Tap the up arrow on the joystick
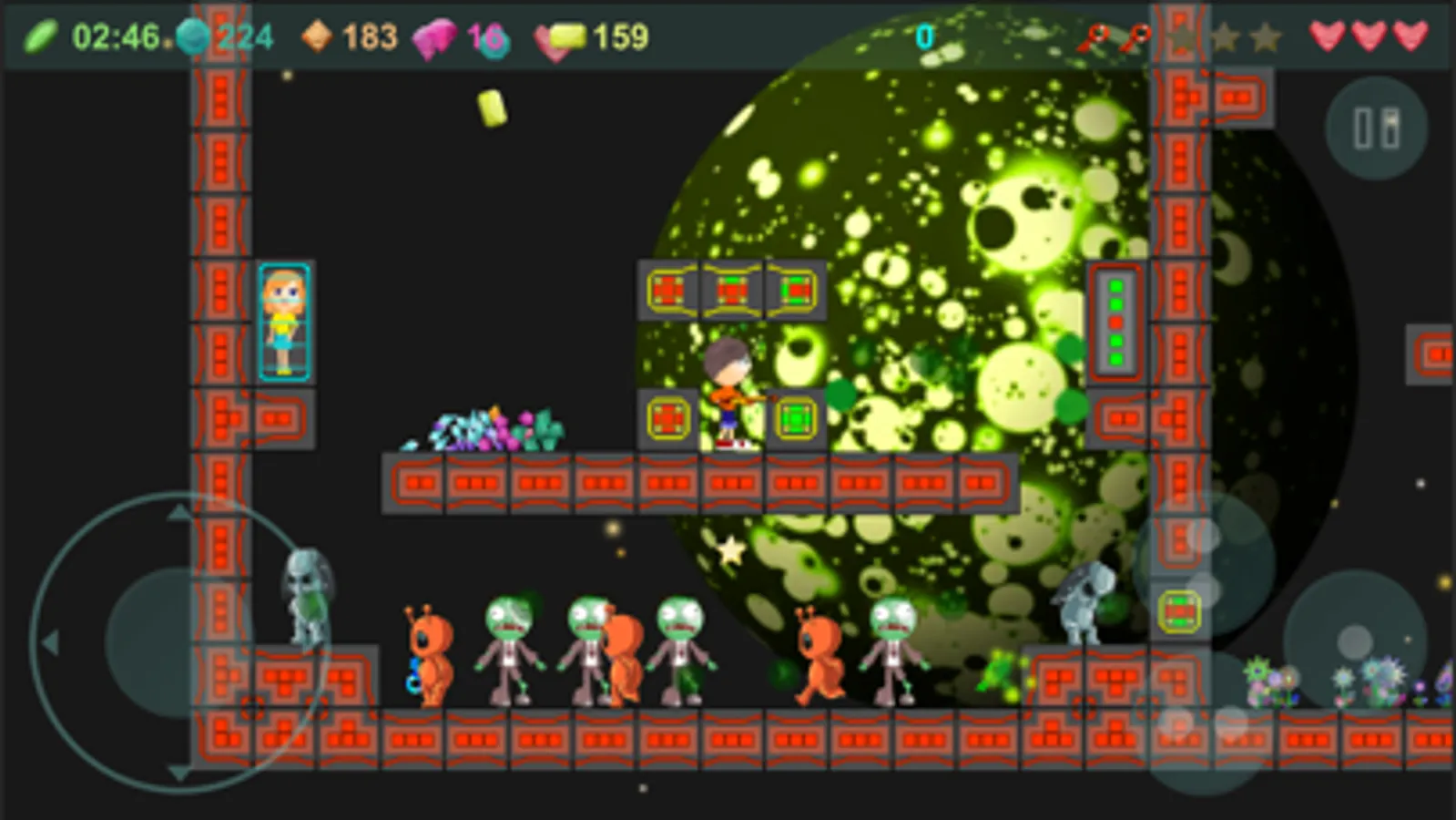 178,511
